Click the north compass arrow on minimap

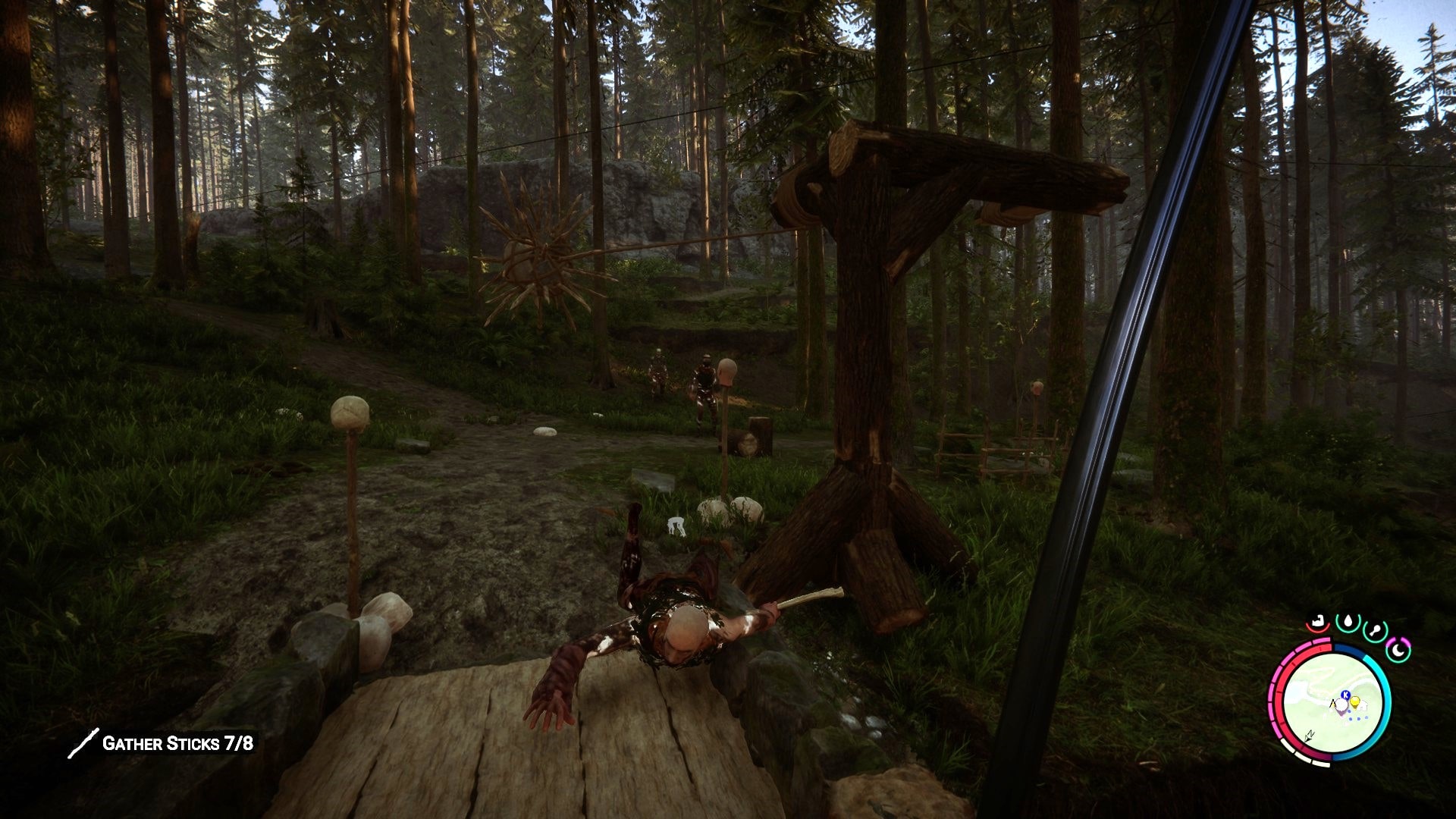1310,735
